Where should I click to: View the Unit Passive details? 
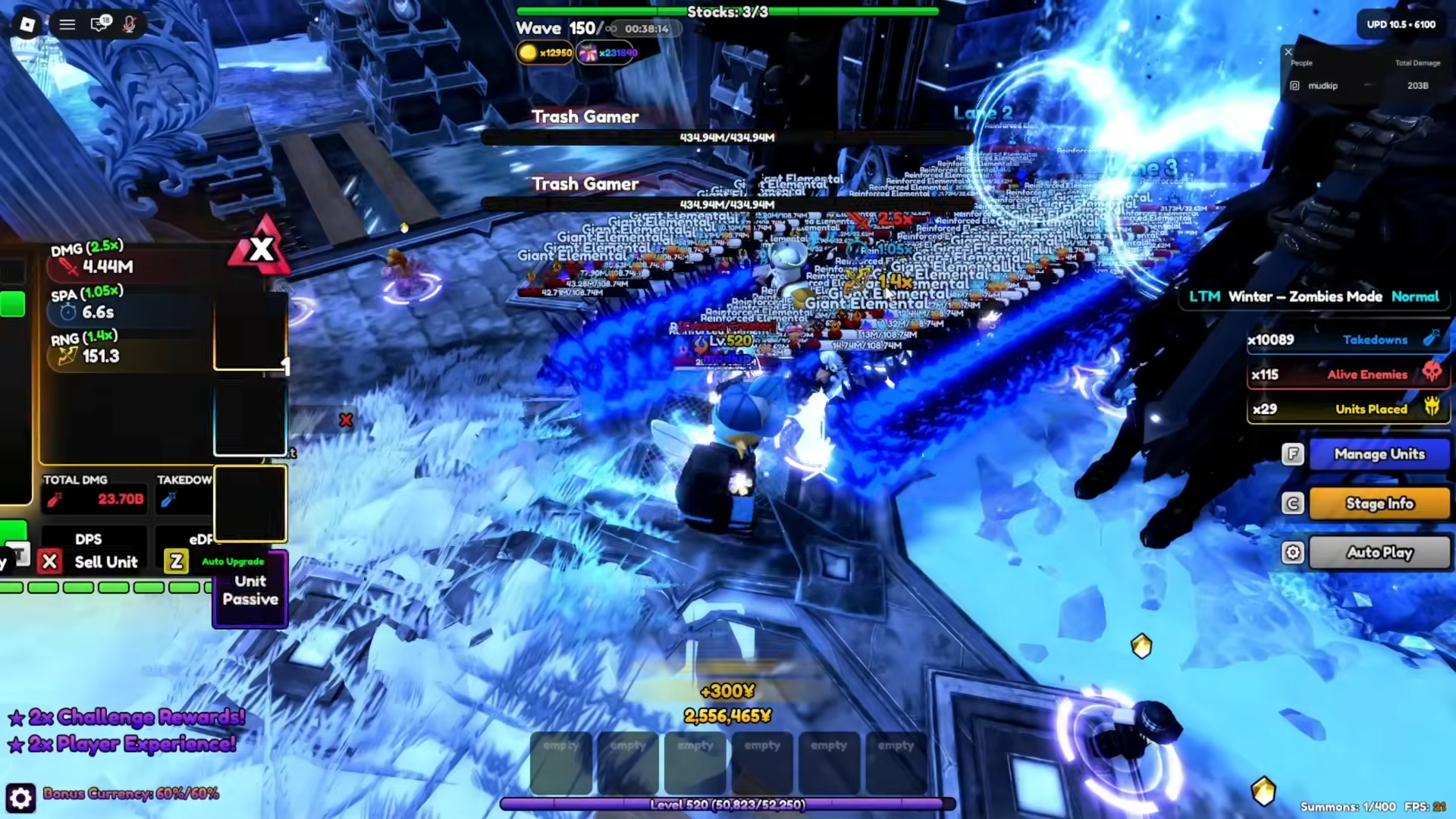[250, 591]
